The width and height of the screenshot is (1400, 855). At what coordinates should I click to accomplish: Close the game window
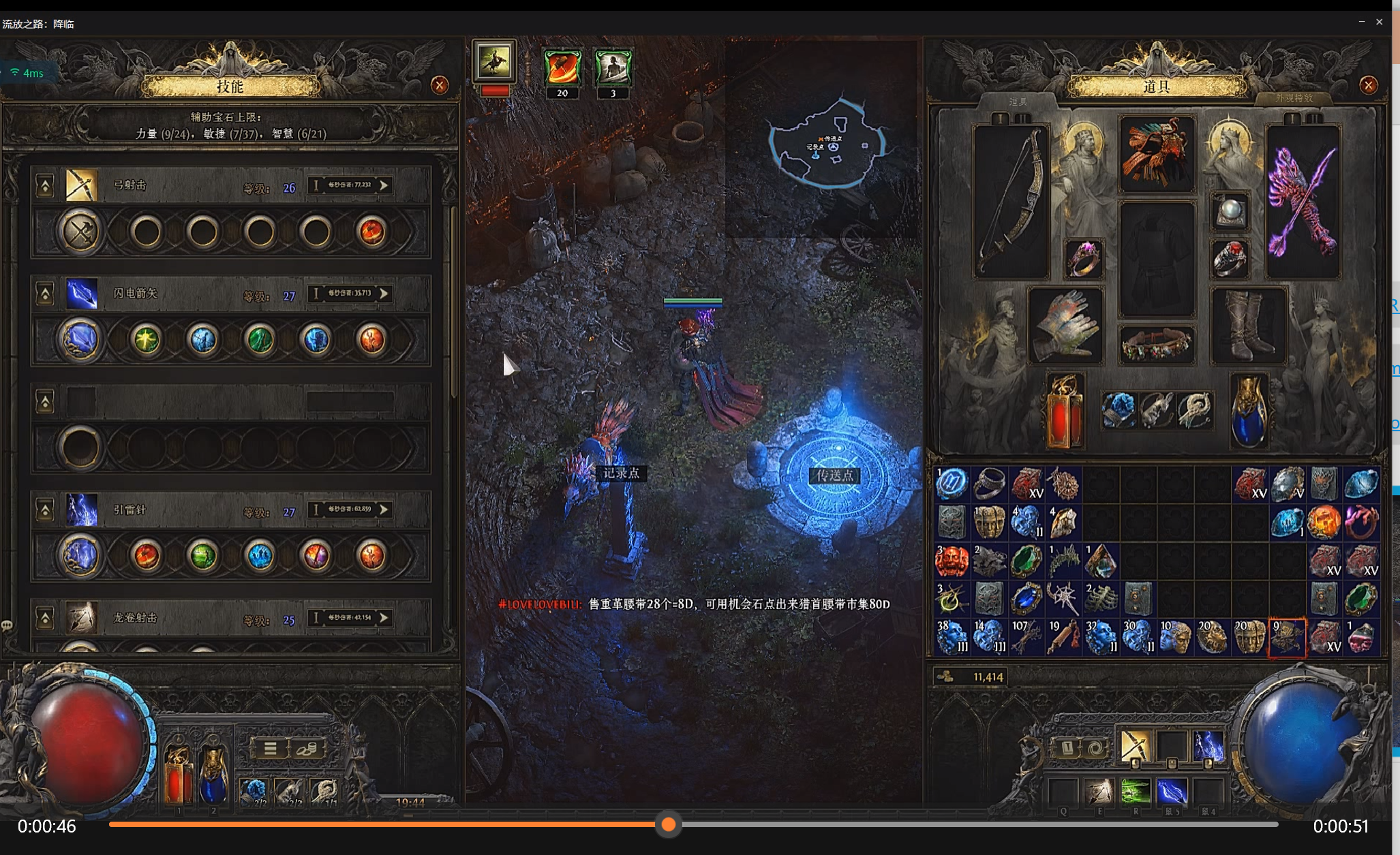pos(1379,22)
